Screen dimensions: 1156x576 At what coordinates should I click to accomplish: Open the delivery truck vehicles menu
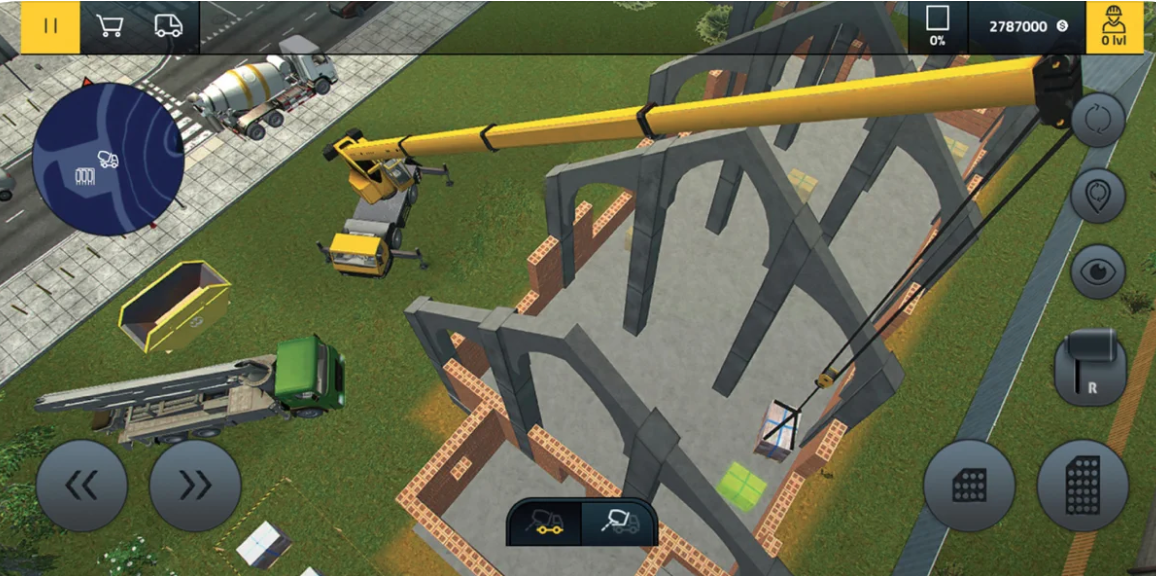[169, 26]
